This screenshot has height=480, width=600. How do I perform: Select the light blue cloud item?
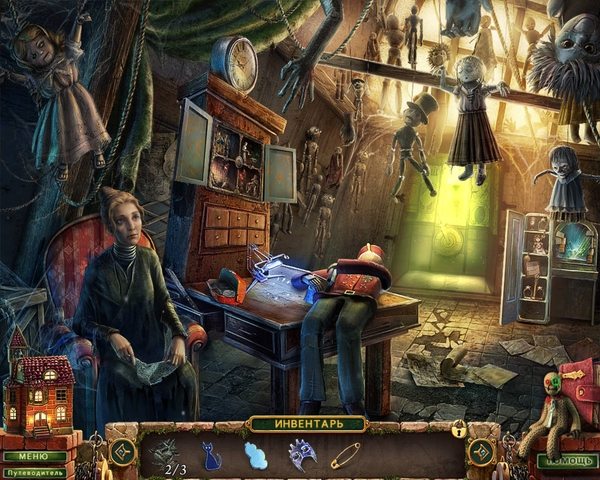point(256,456)
